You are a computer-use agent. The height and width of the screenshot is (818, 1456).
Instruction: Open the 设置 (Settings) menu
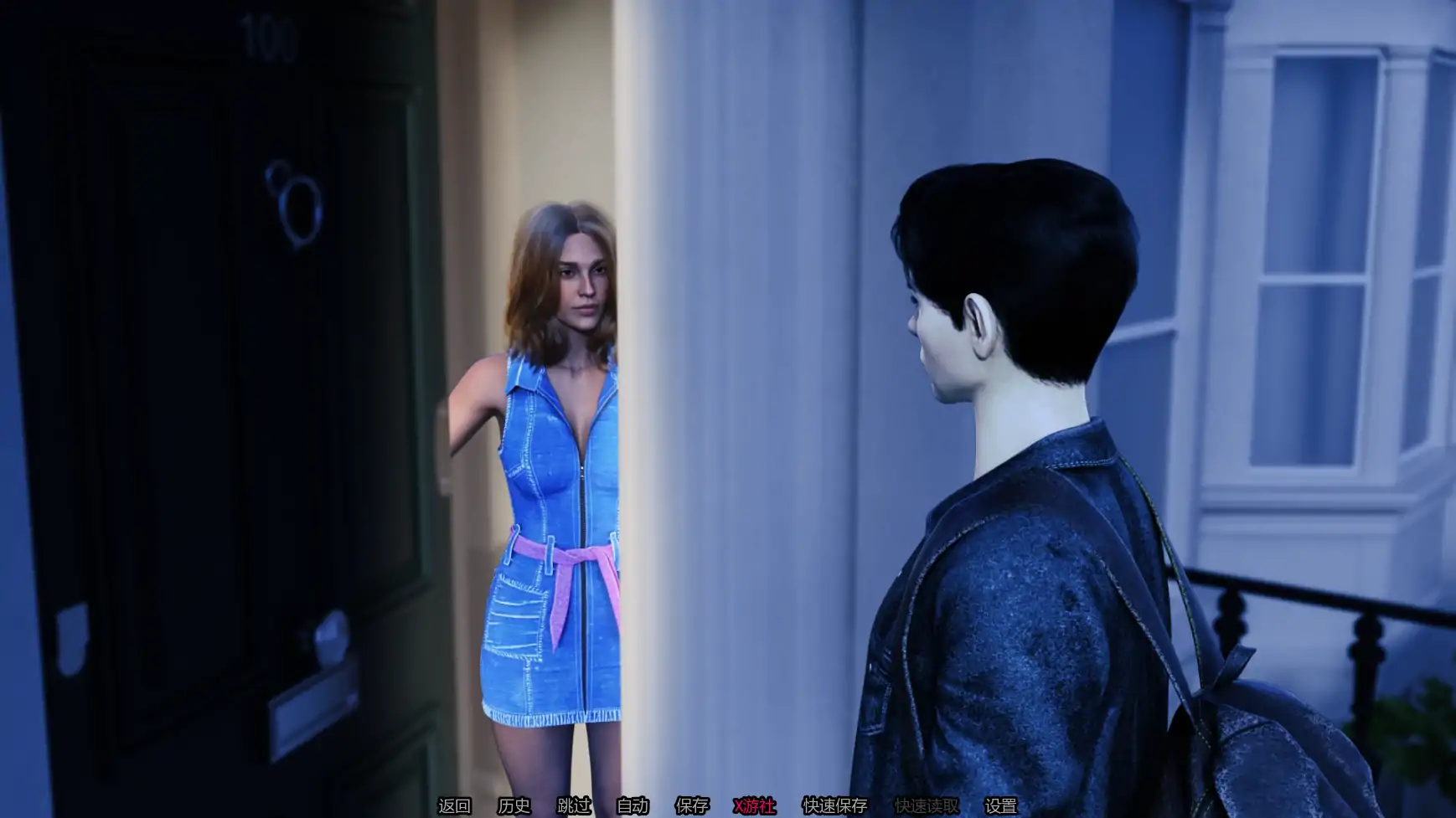[1000, 805]
